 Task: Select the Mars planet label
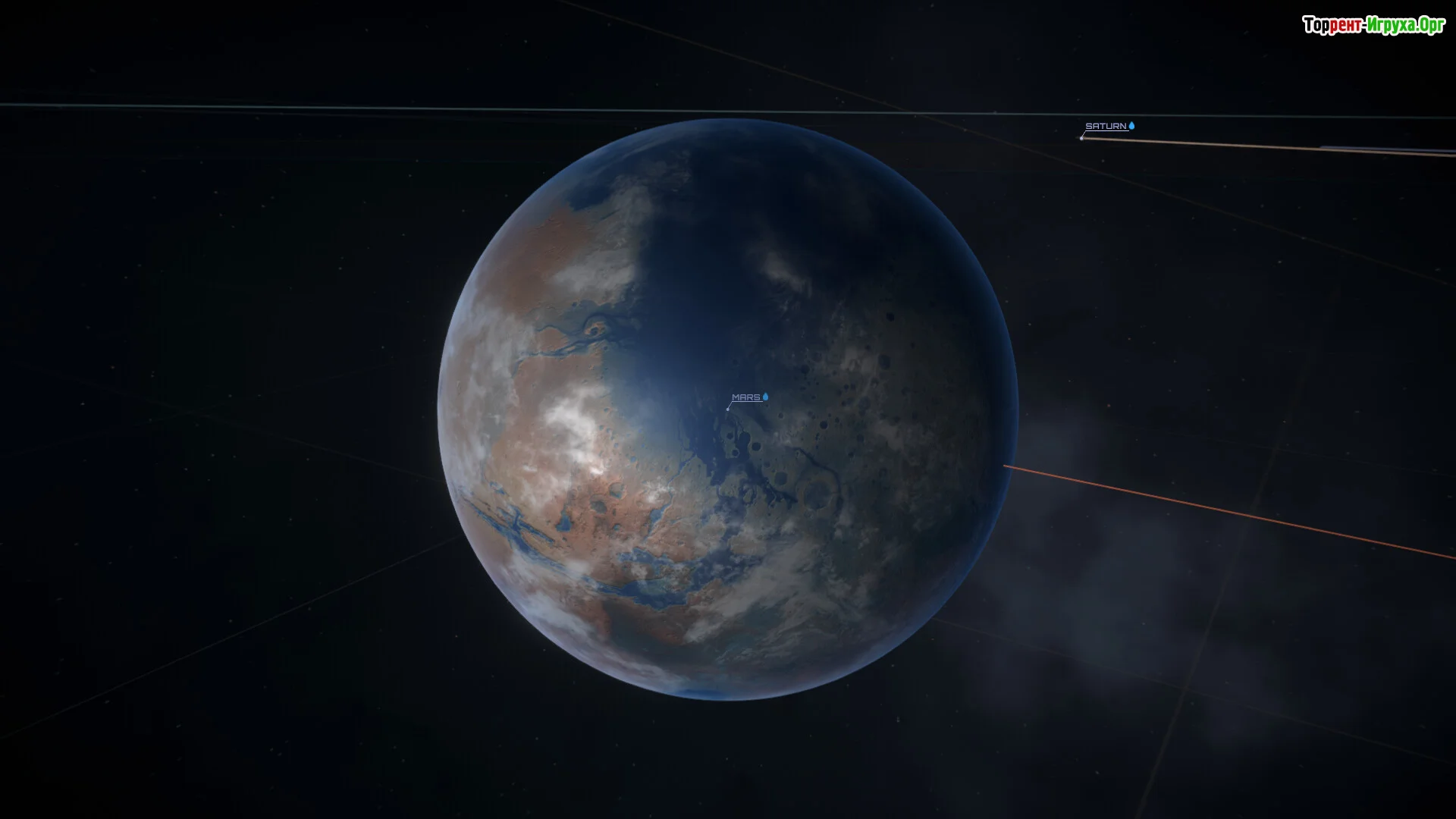point(746,397)
